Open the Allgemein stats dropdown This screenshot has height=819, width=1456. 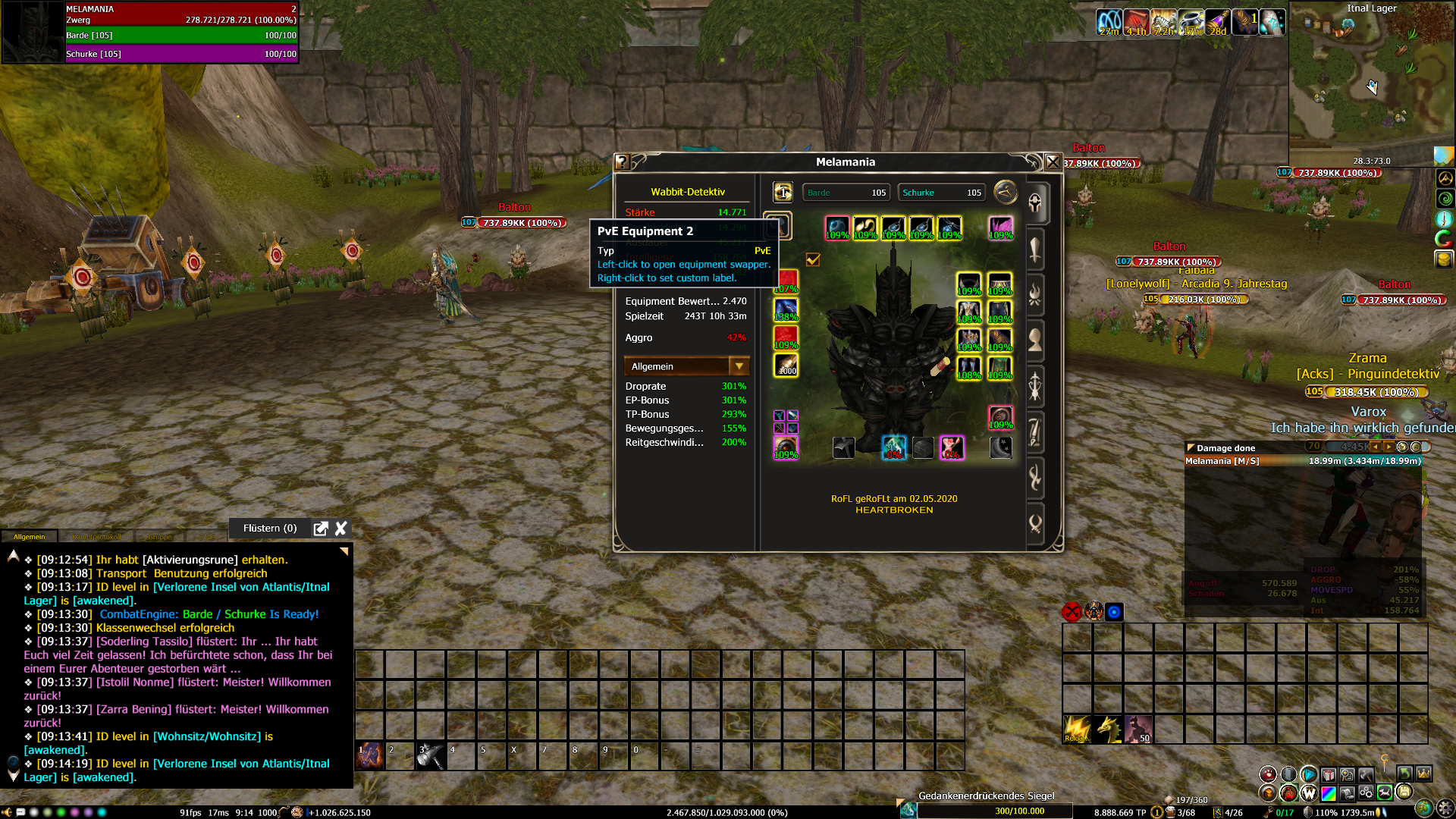739,366
